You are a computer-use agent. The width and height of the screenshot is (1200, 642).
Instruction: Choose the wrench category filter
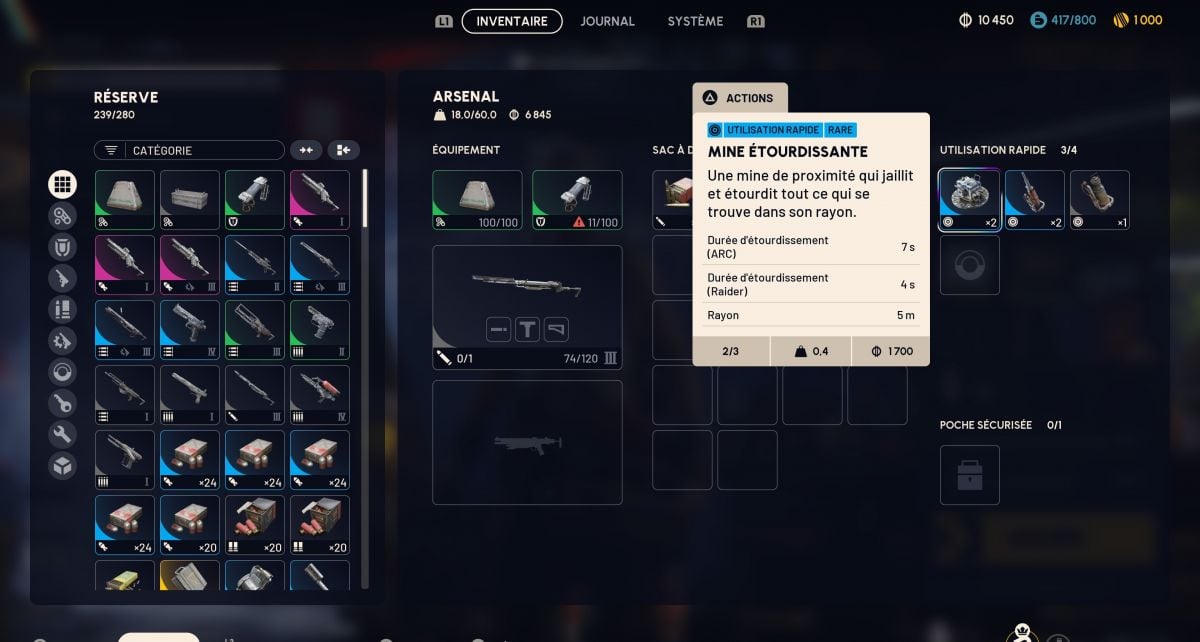pyautogui.click(x=62, y=434)
